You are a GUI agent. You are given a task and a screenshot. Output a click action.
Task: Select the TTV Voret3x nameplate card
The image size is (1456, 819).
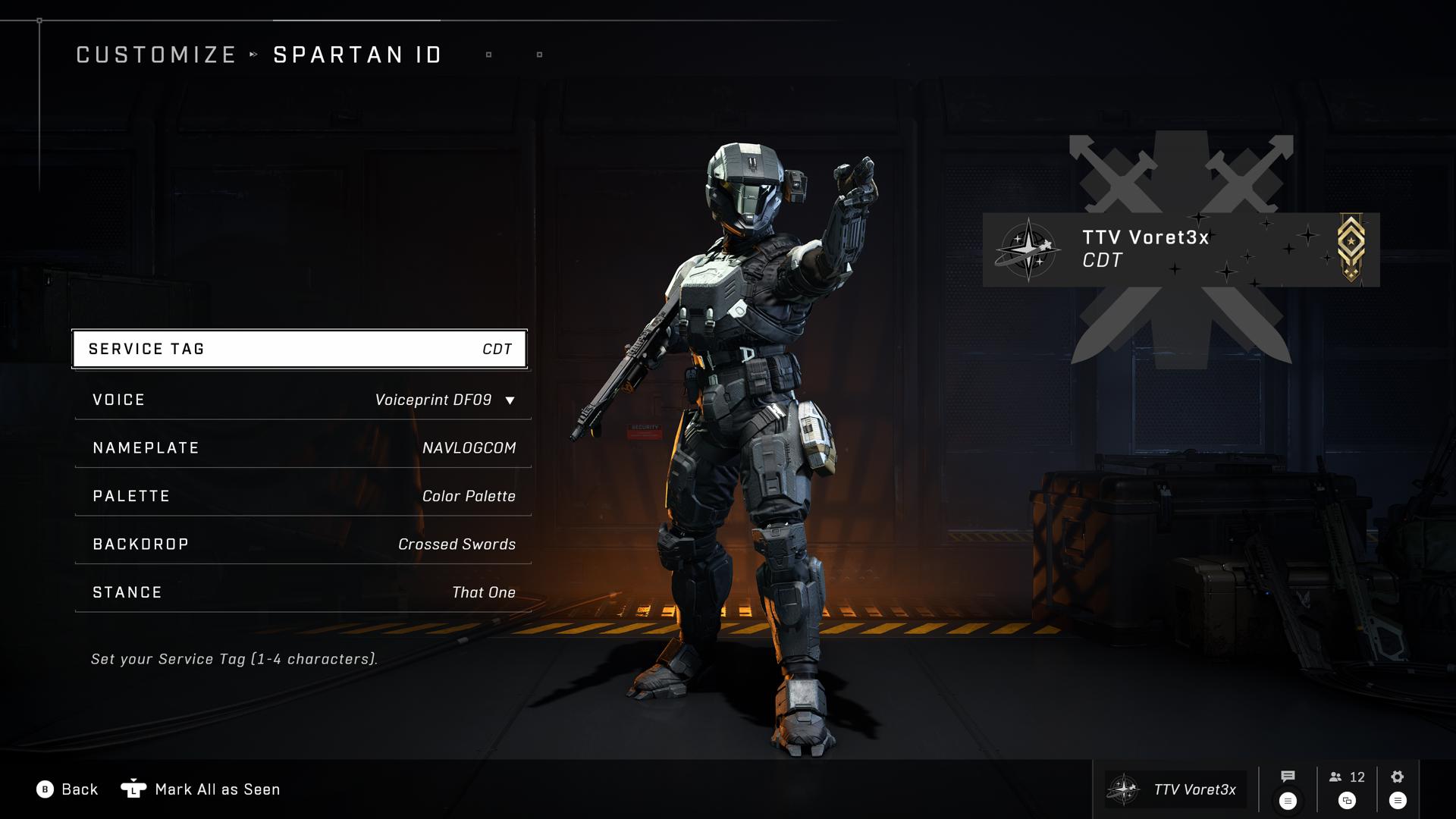pos(1181,249)
